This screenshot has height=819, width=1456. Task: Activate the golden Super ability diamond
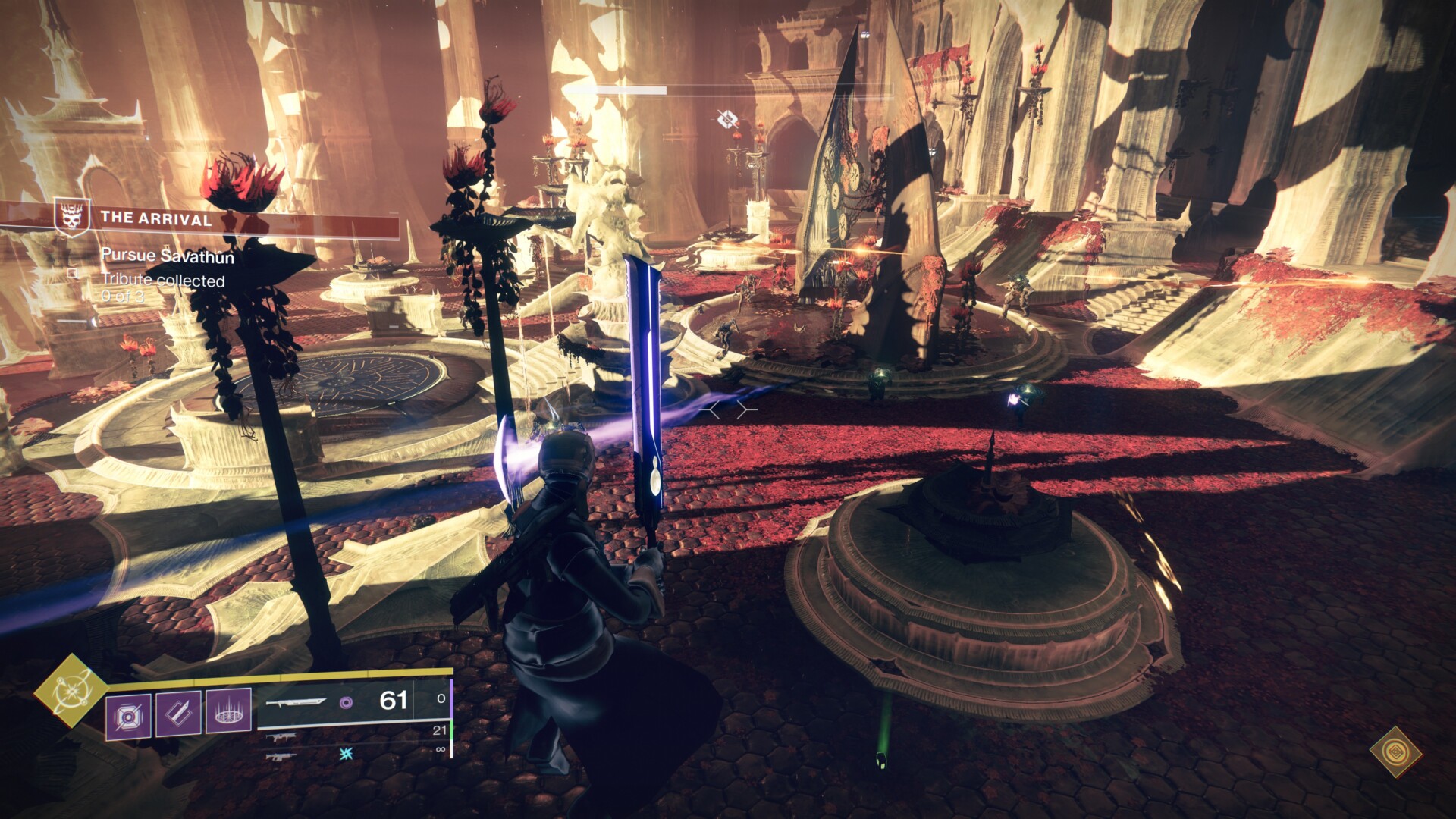coord(71,690)
